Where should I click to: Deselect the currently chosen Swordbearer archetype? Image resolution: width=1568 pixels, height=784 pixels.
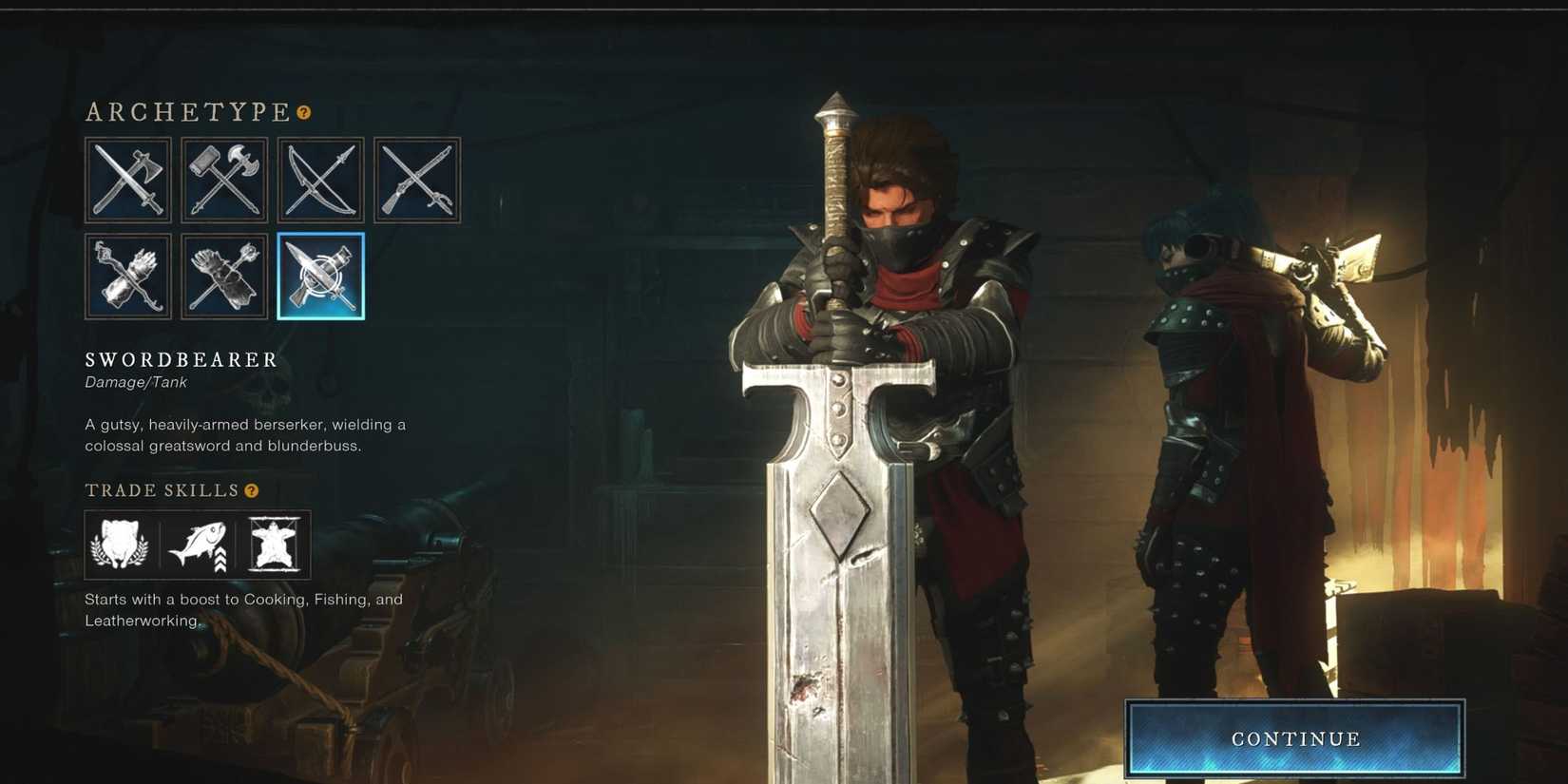click(x=320, y=277)
